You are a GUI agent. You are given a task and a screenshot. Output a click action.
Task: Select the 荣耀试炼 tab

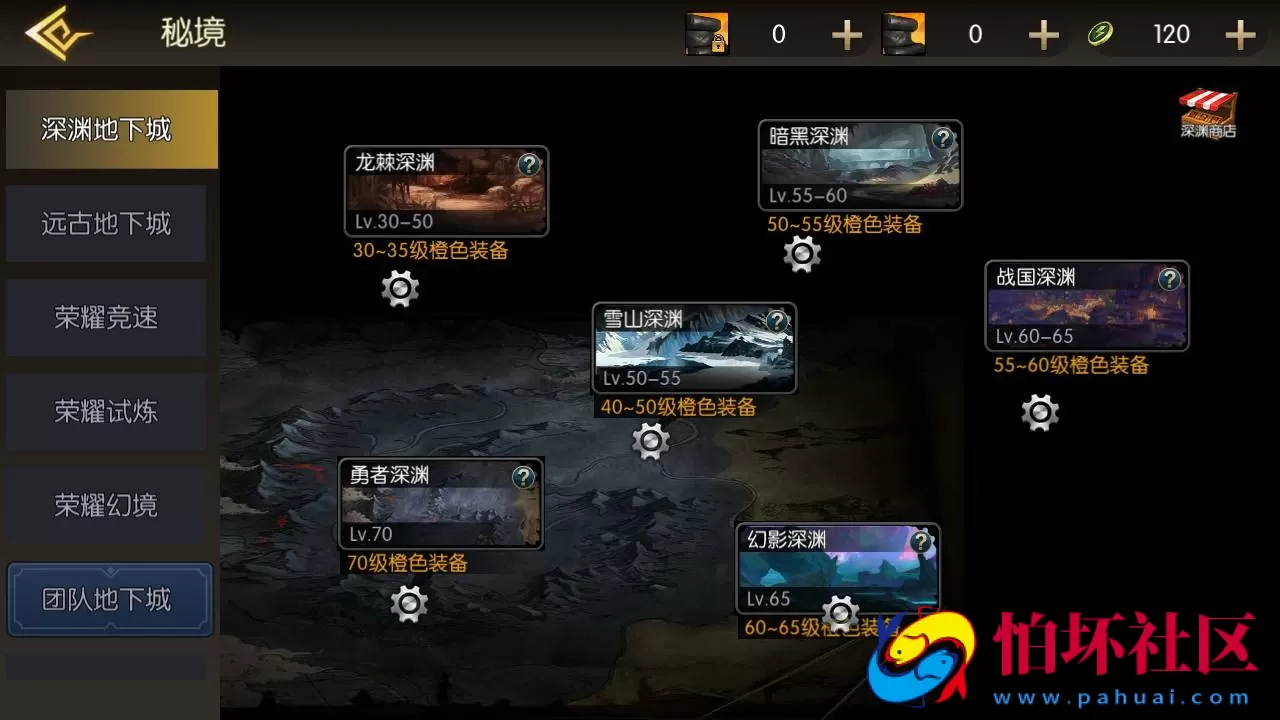[106, 411]
